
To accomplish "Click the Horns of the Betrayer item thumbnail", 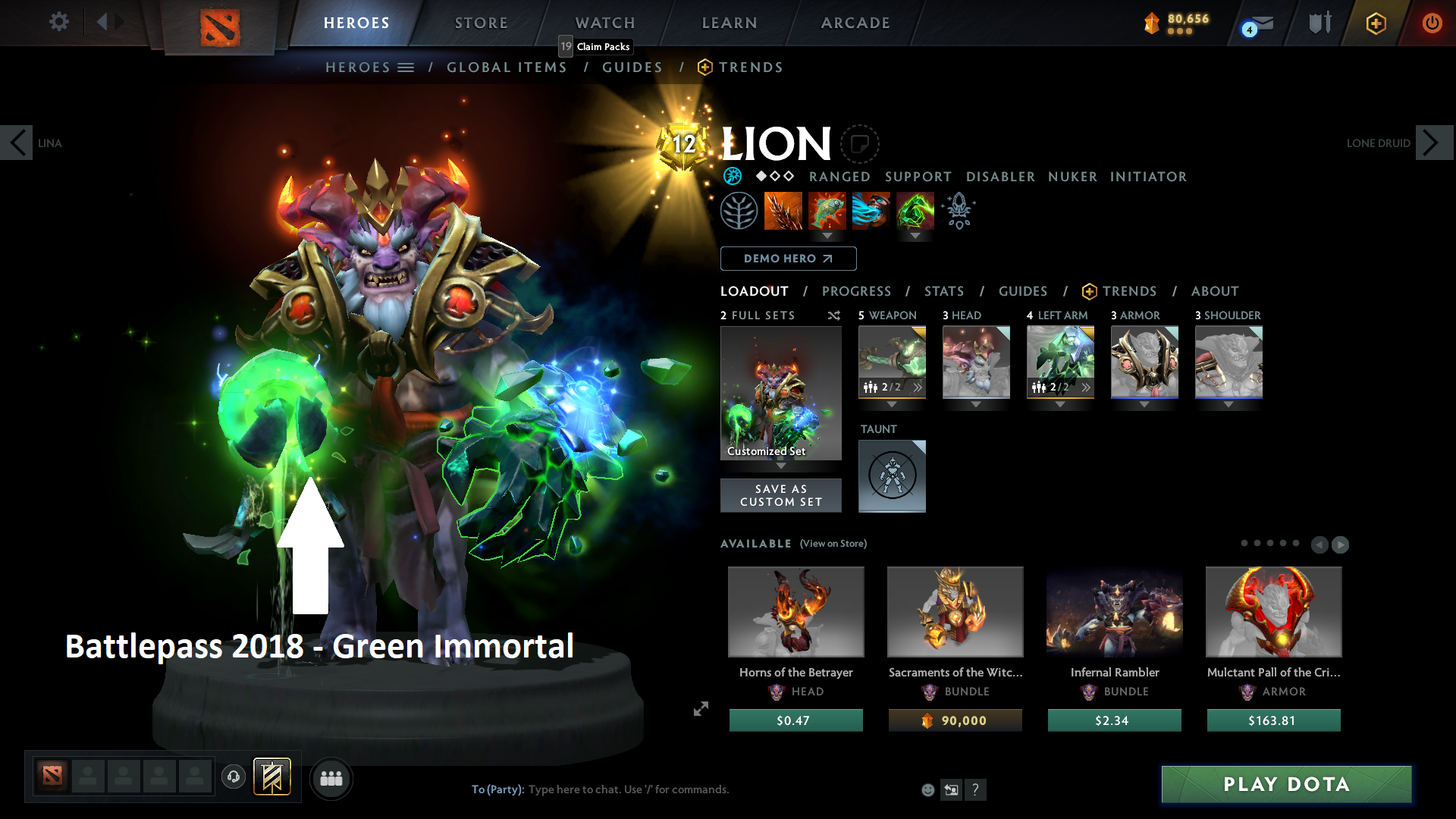I will click(795, 612).
